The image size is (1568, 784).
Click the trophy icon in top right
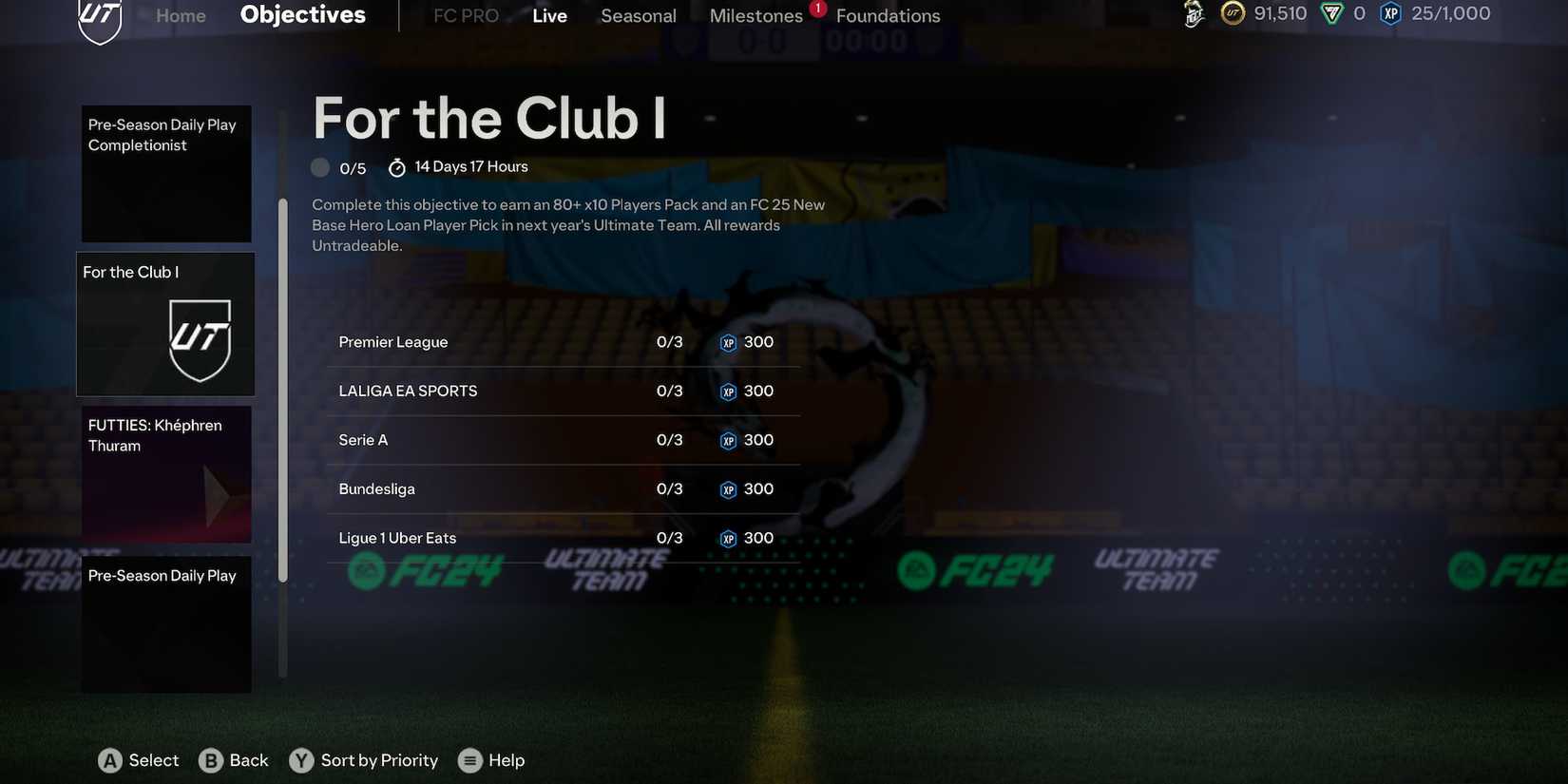pos(1191,14)
